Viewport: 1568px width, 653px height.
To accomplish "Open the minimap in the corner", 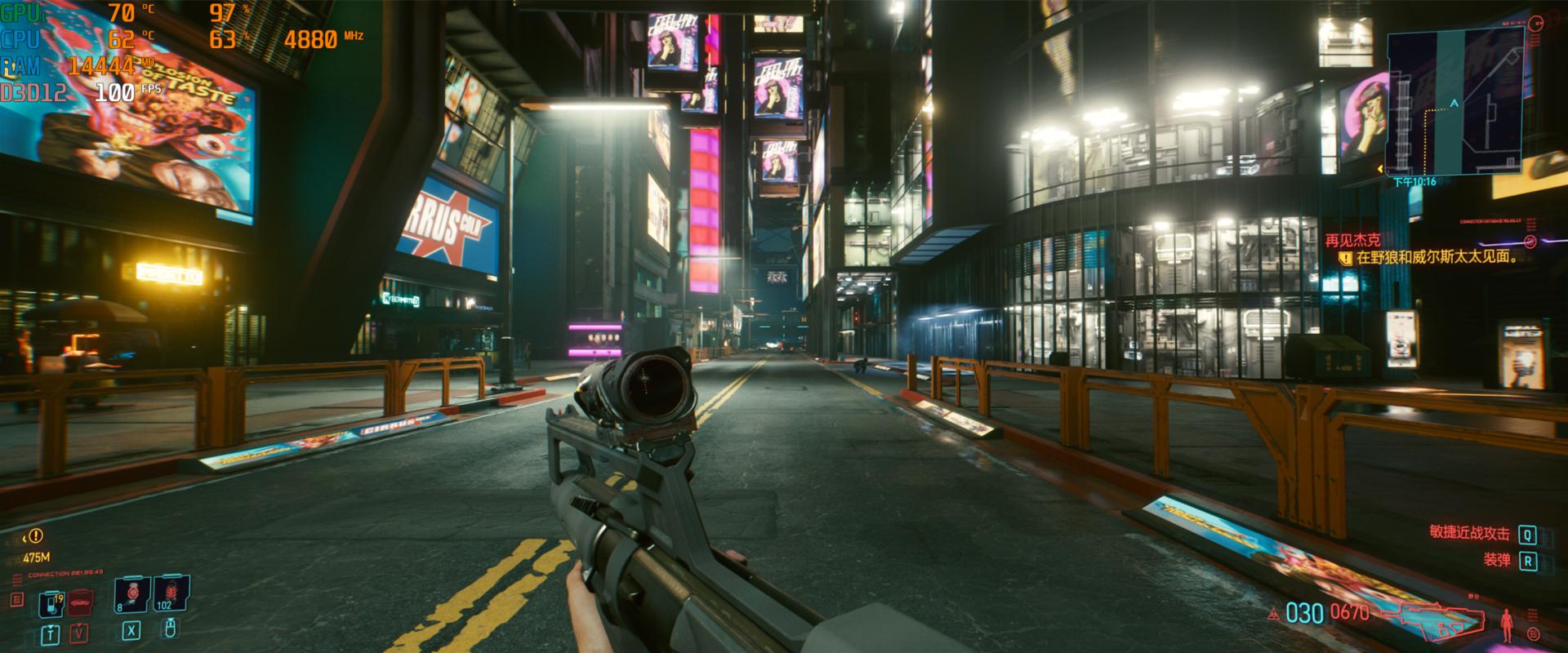I will [x=1454, y=102].
